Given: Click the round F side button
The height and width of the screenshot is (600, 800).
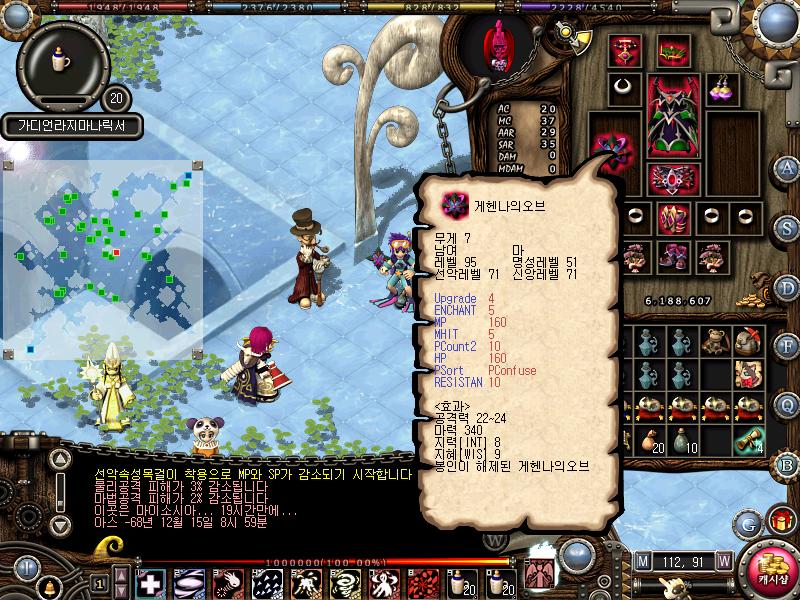Looking at the screenshot, I should click(x=788, y=346).
